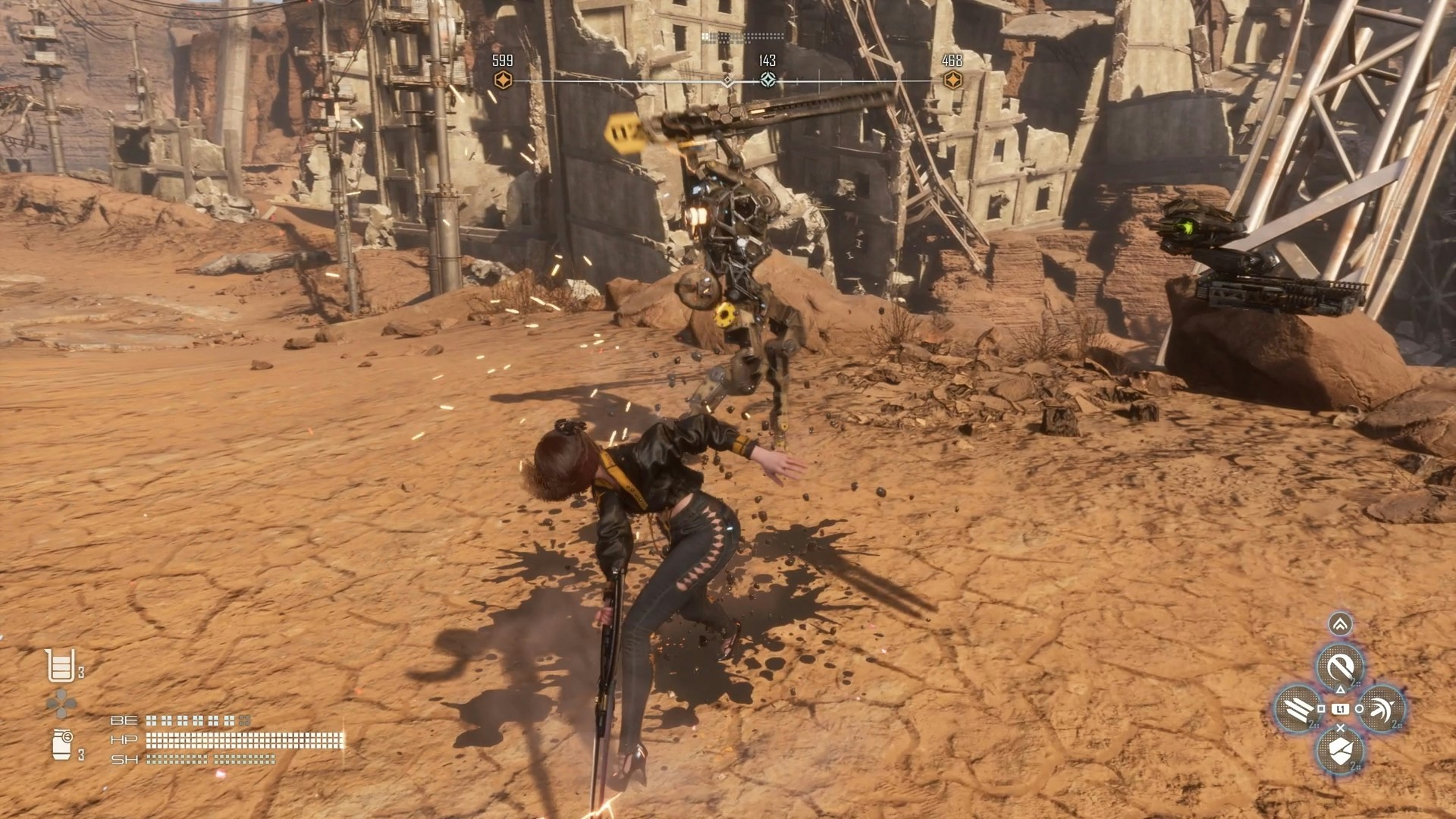Viewport: 1456px width, 819px height.
Task: Select the orange compass marker at 468
Action: pos(952,80)
